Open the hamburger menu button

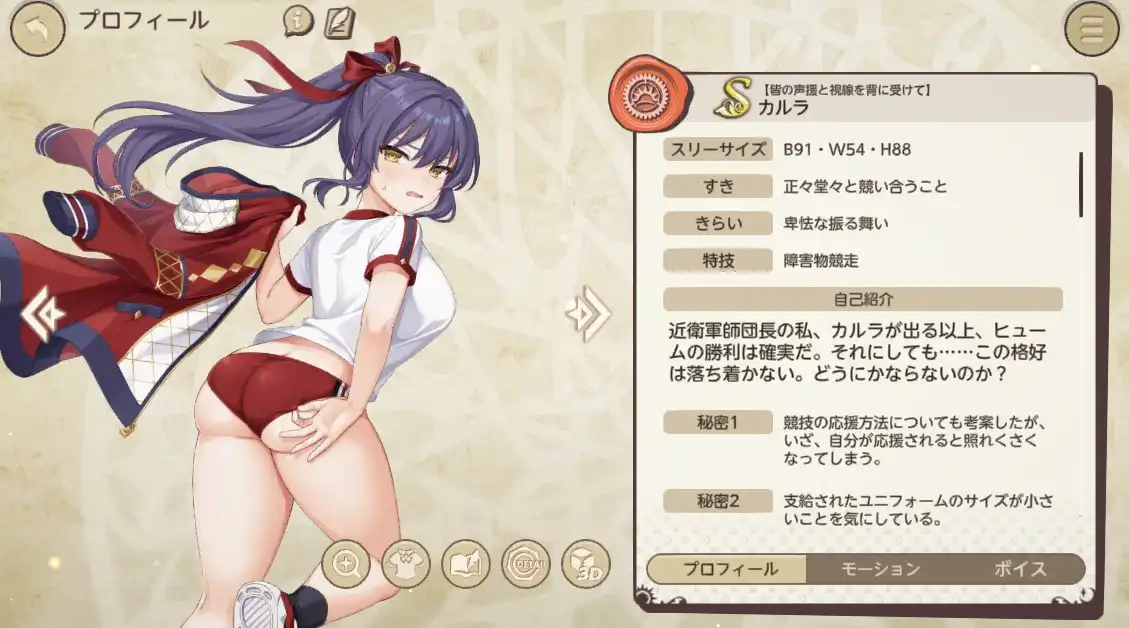[1092, 31]
